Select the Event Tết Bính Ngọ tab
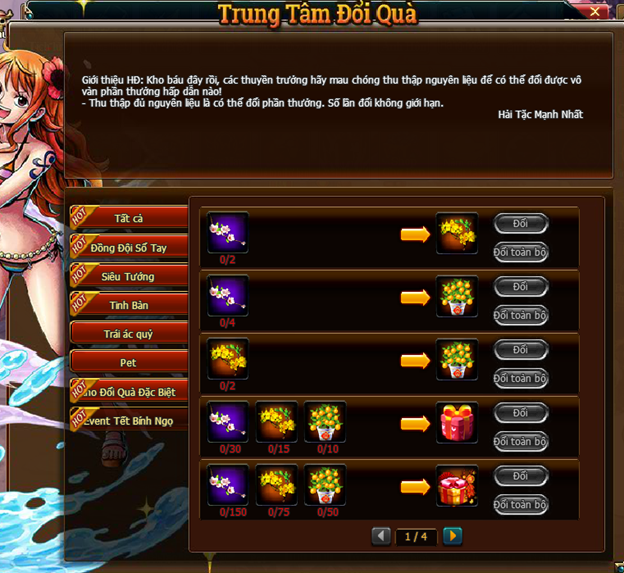 click(x=129, y=421)
